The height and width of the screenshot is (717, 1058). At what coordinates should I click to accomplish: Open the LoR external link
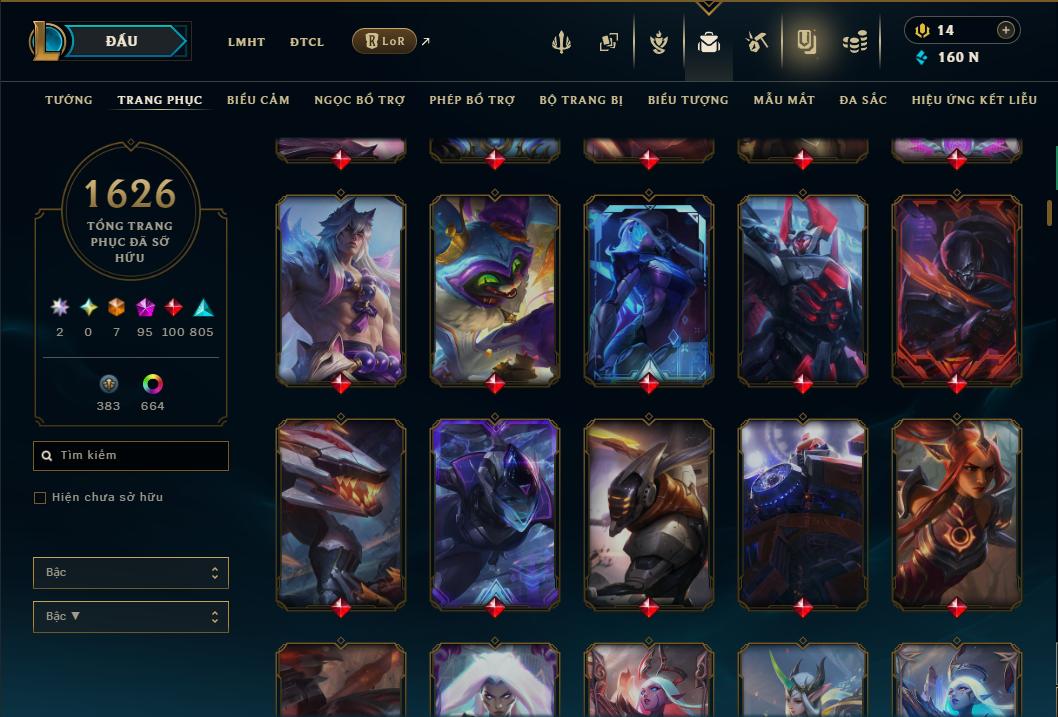385,41
